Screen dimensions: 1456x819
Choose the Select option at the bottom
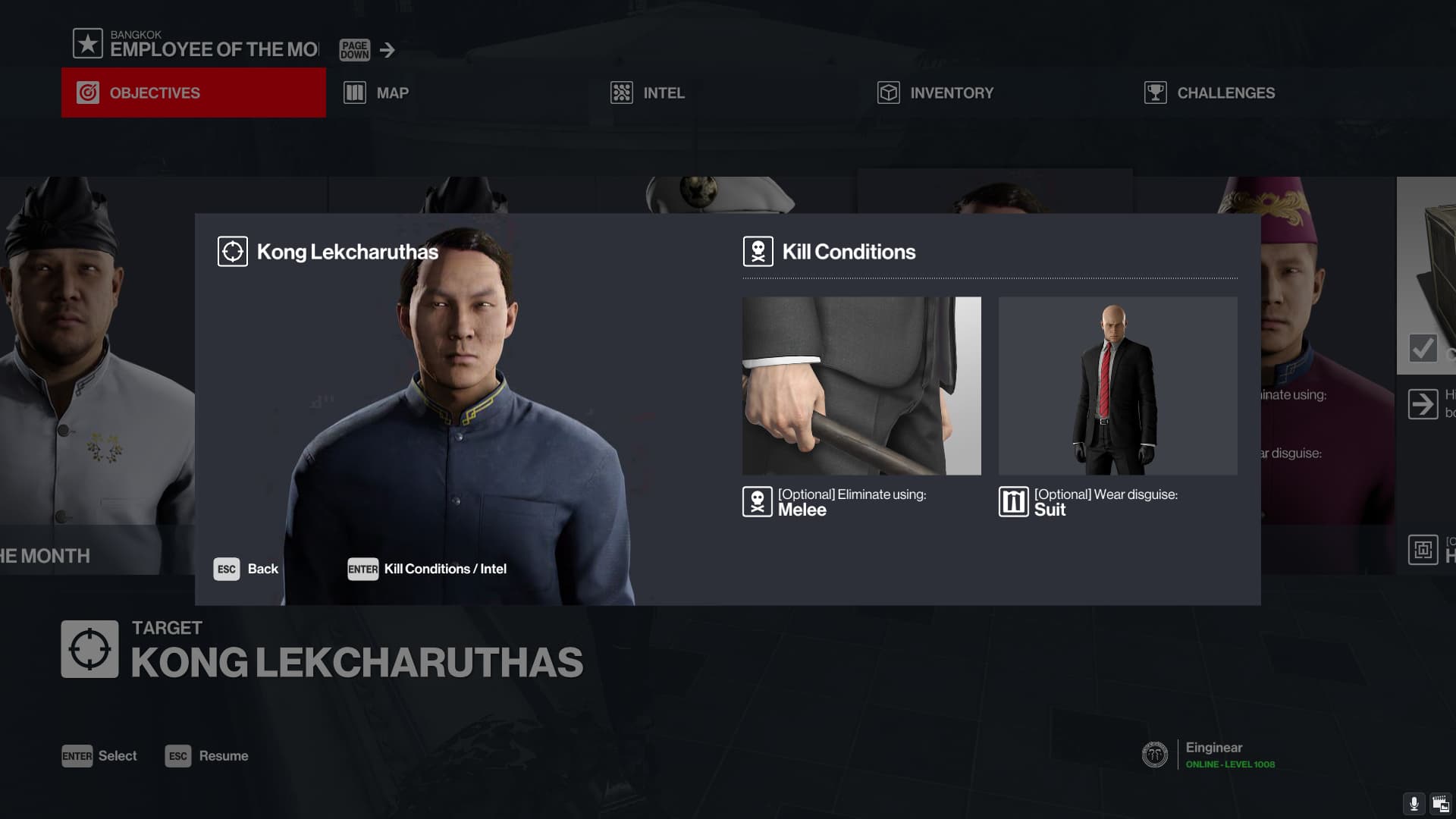coord(99,756)
